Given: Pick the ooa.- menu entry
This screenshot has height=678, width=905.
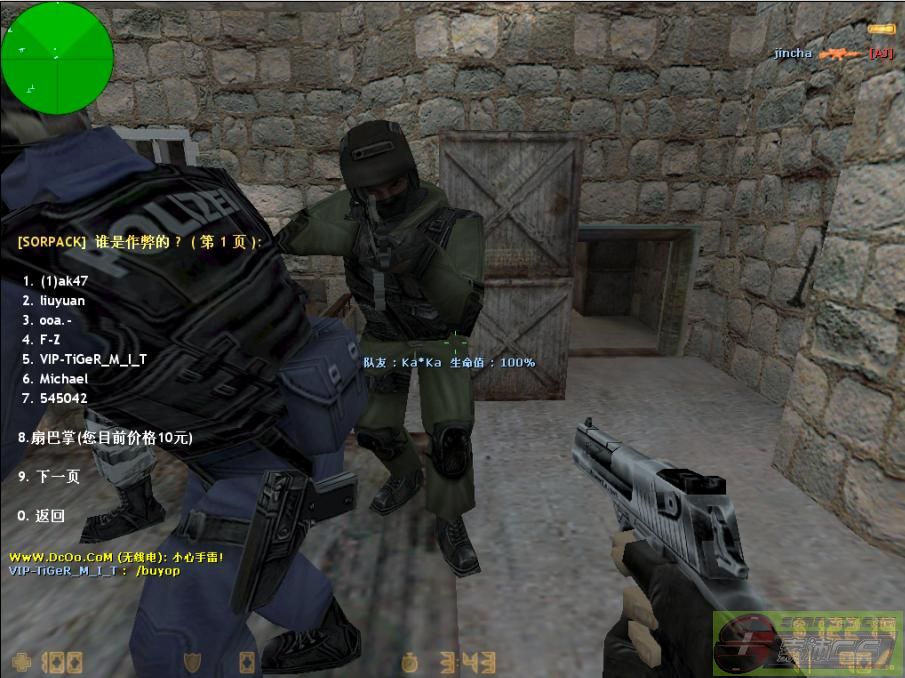Looking at the screenshot, I should tap(55, 320).
